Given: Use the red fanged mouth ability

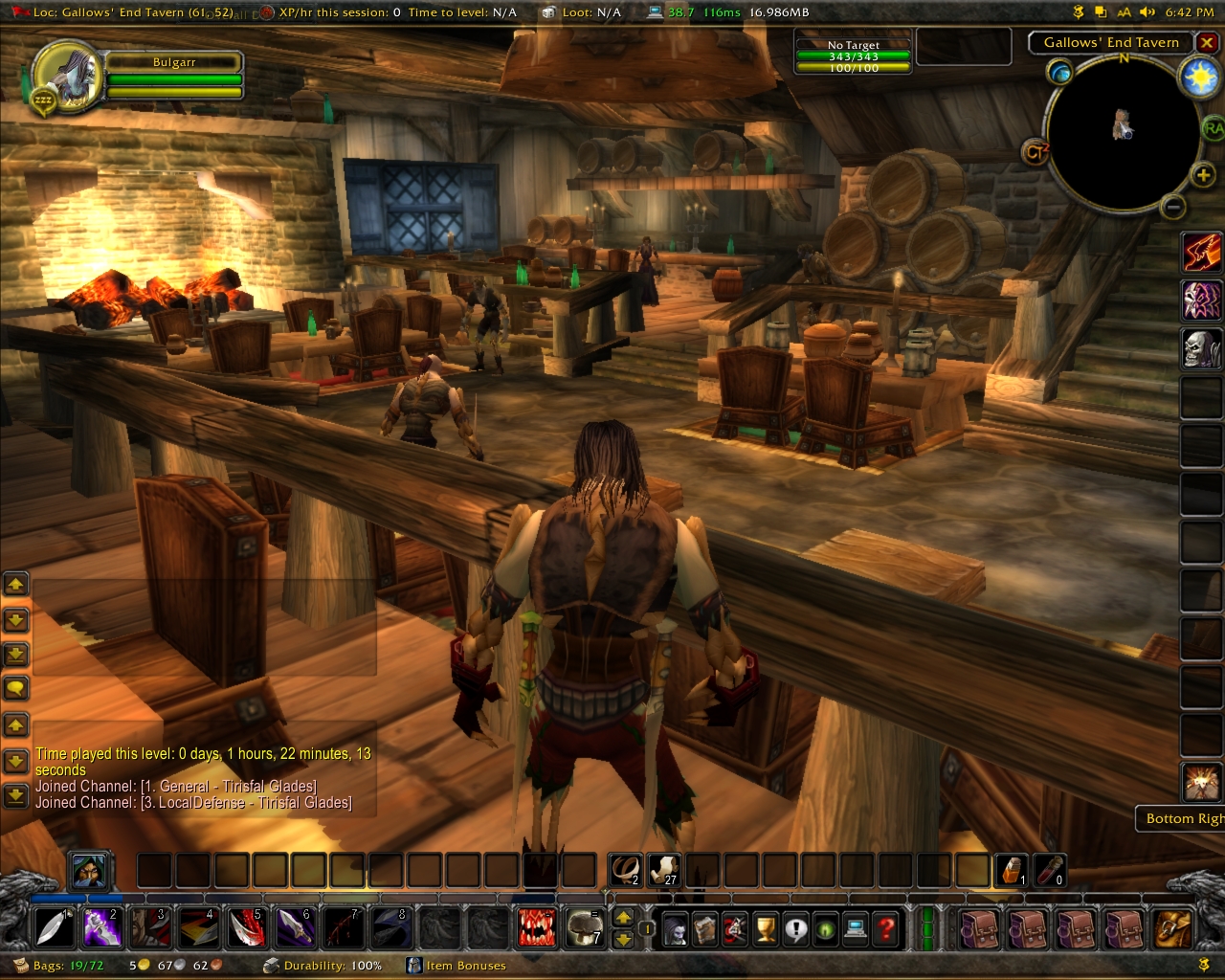Looking at the screenshot, I should click(536, 928).
